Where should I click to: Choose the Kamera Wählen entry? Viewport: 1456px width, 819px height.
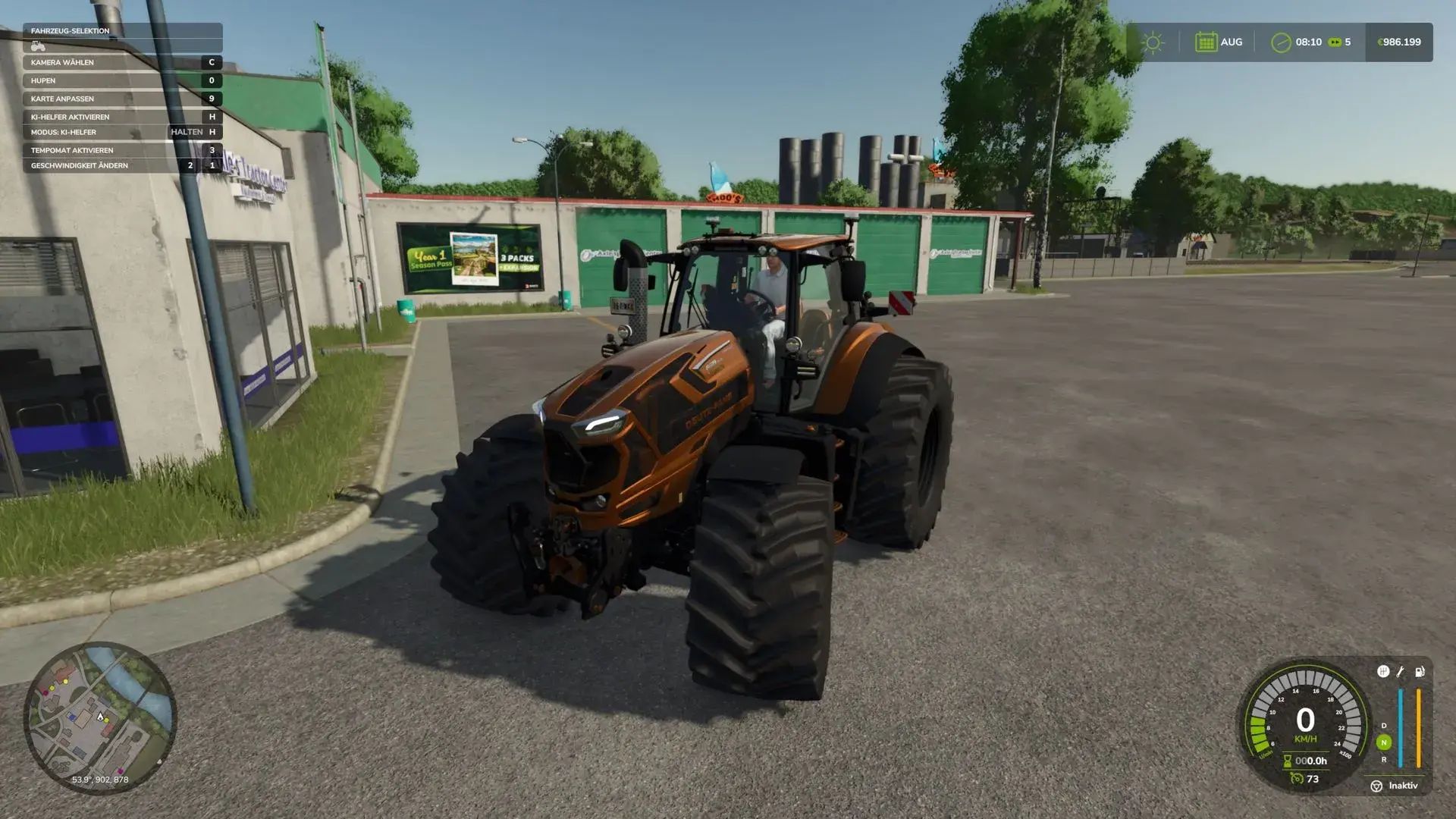click(x=122, y=62)
